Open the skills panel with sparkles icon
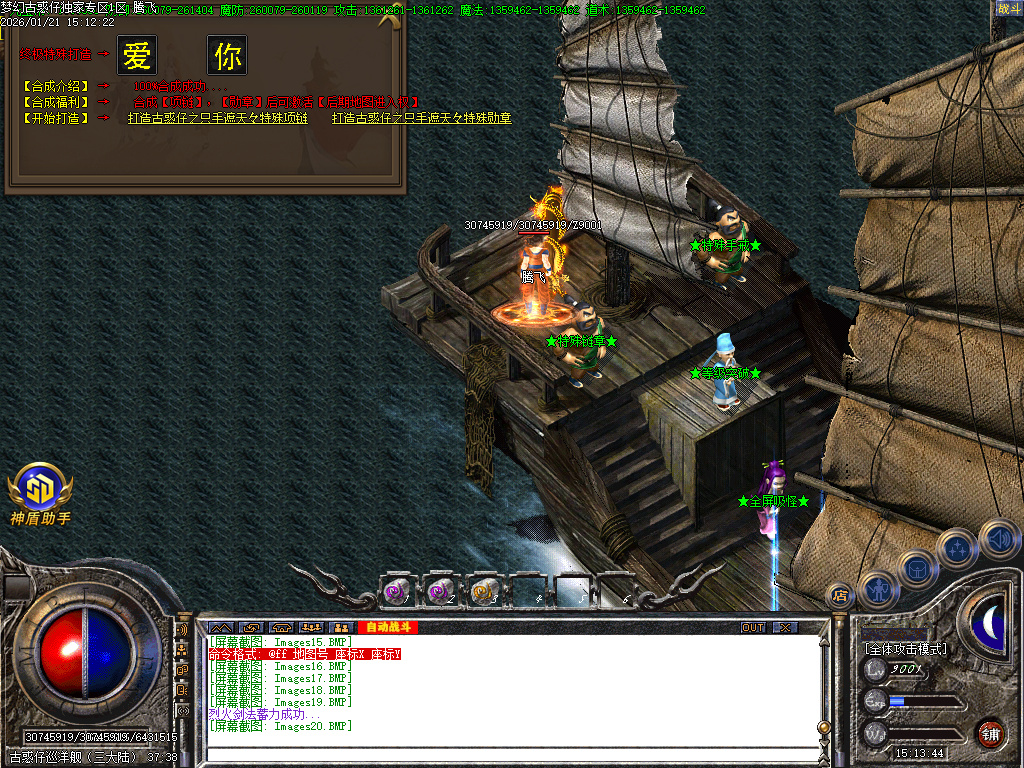This screenshot has height=768, width=1024. pyautogui.click(x=958, y=548)
